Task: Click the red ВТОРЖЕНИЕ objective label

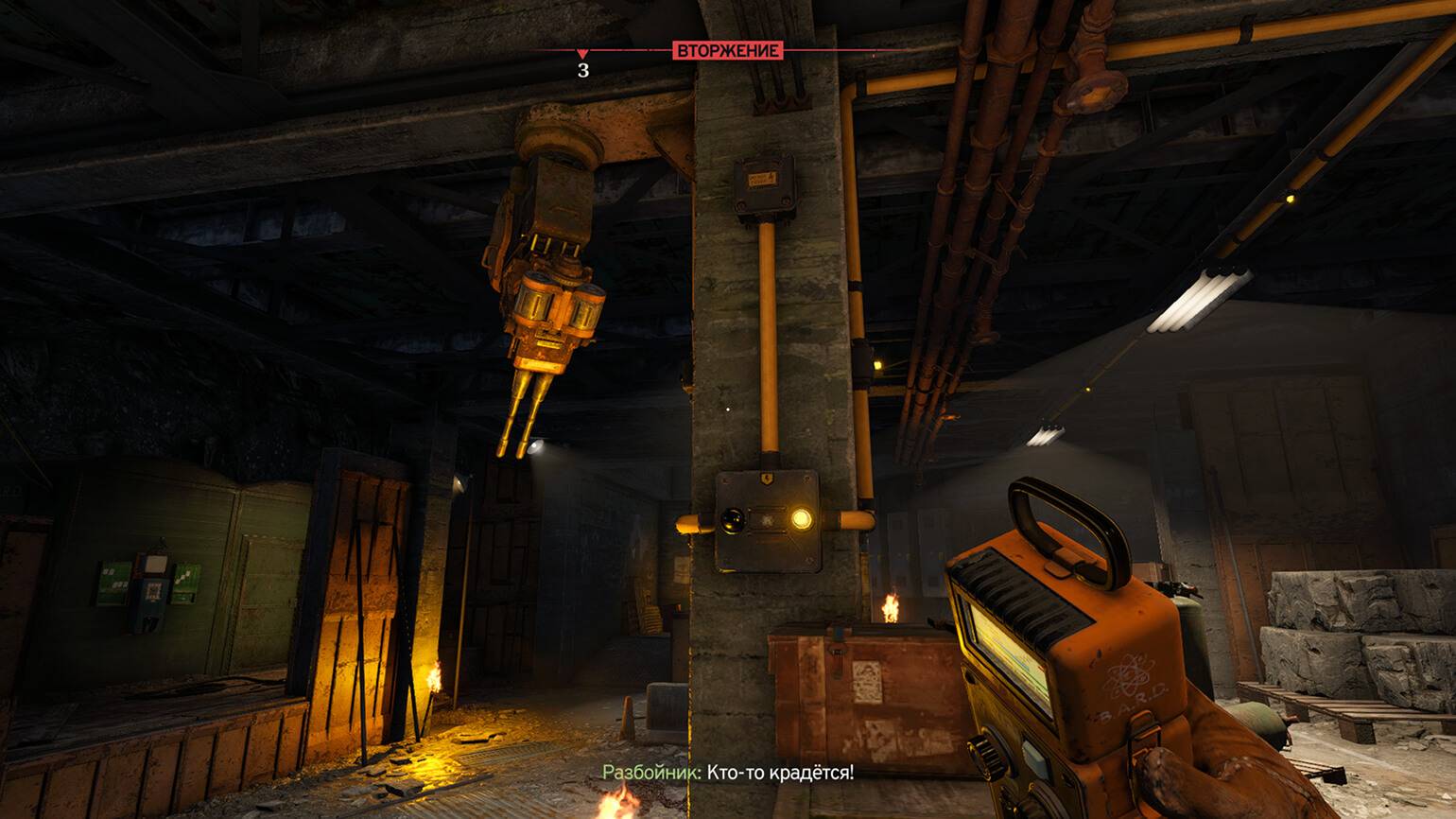Action: pyautogui.click(x=728, y=50)
